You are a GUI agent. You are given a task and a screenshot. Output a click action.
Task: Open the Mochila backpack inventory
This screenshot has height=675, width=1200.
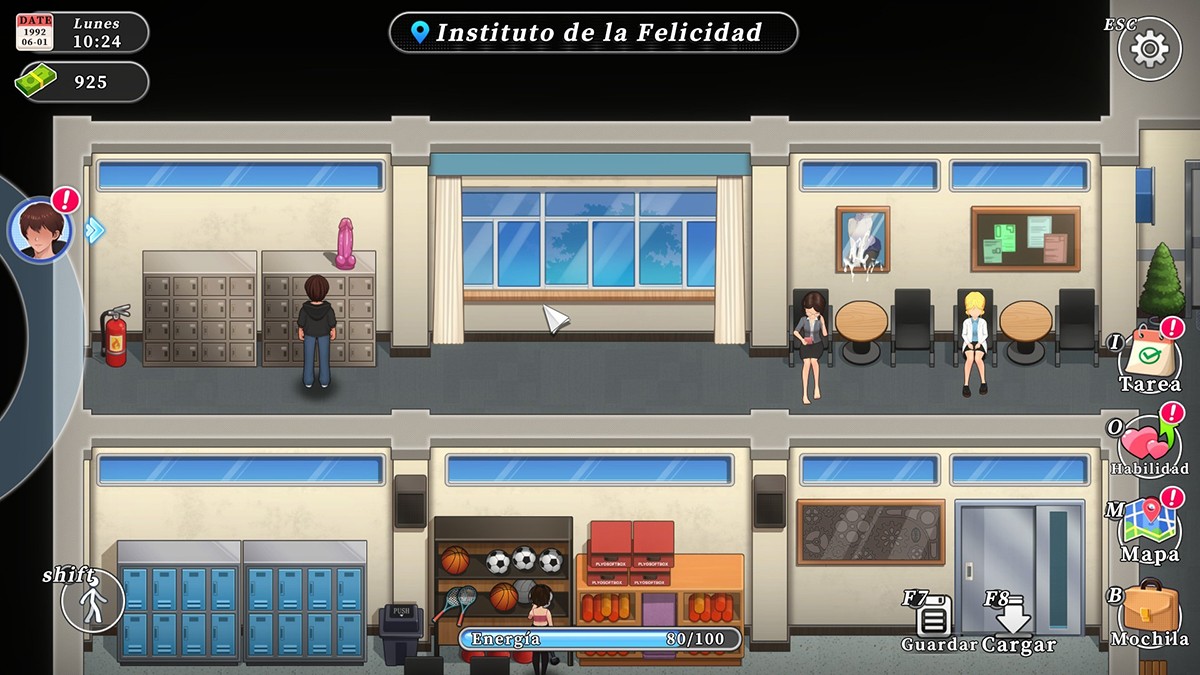(x=1149, y=609)
